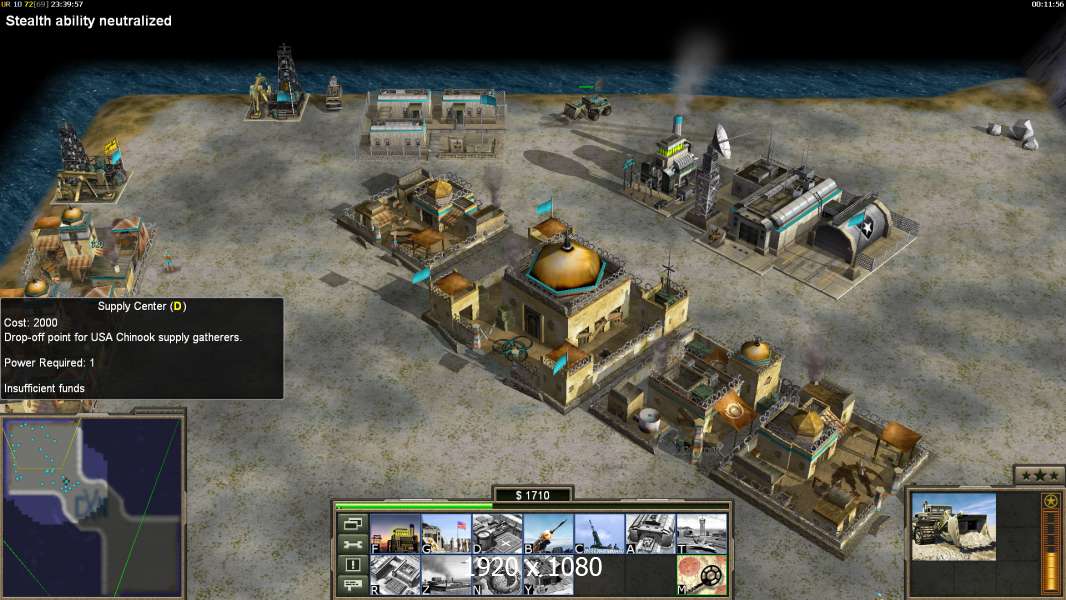Click on the minimap
Image resolution: width=1066 pixels, height=600 pixels.
[x=93, y=506]
